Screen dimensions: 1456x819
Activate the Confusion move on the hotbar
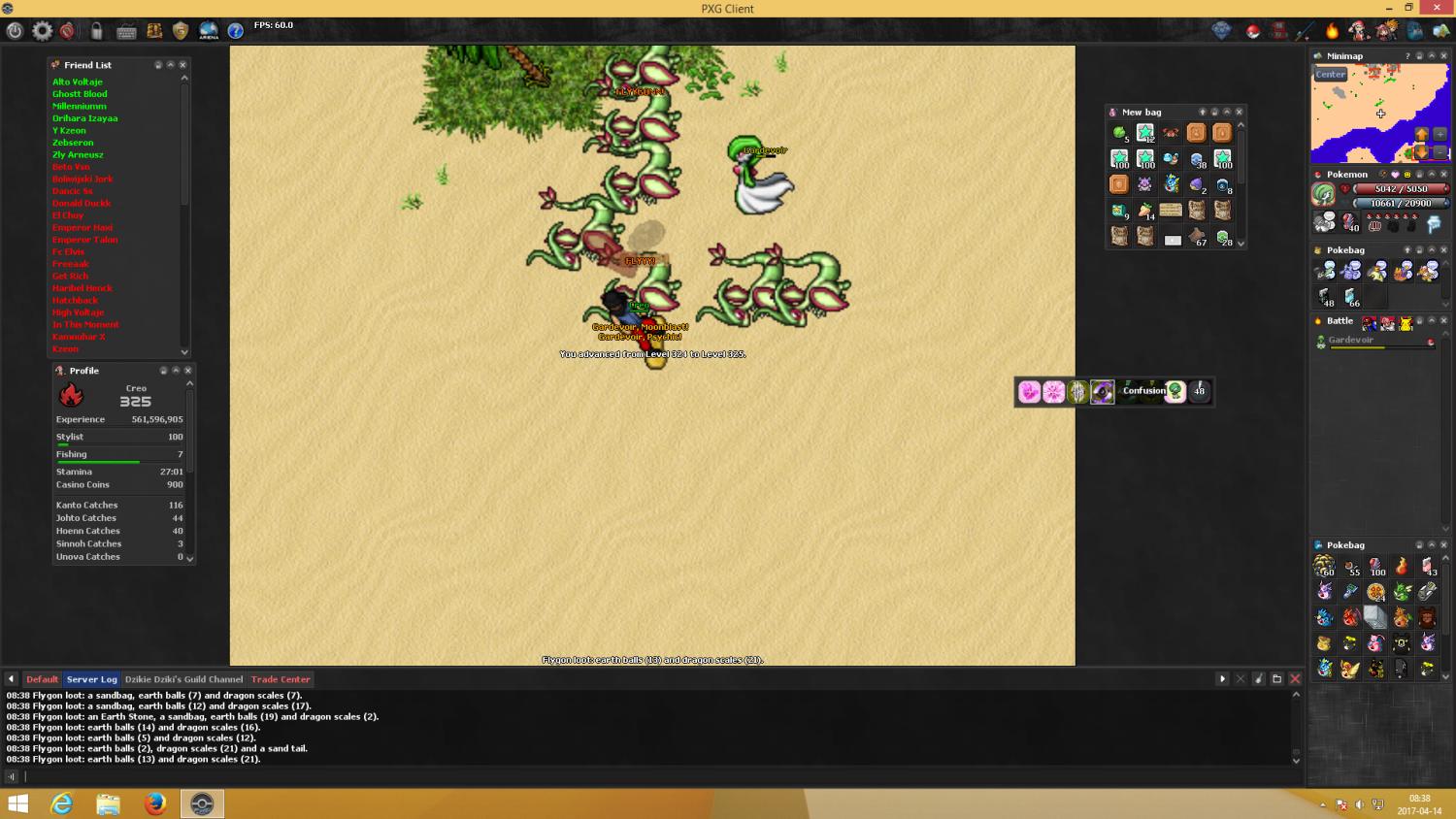1143,391
